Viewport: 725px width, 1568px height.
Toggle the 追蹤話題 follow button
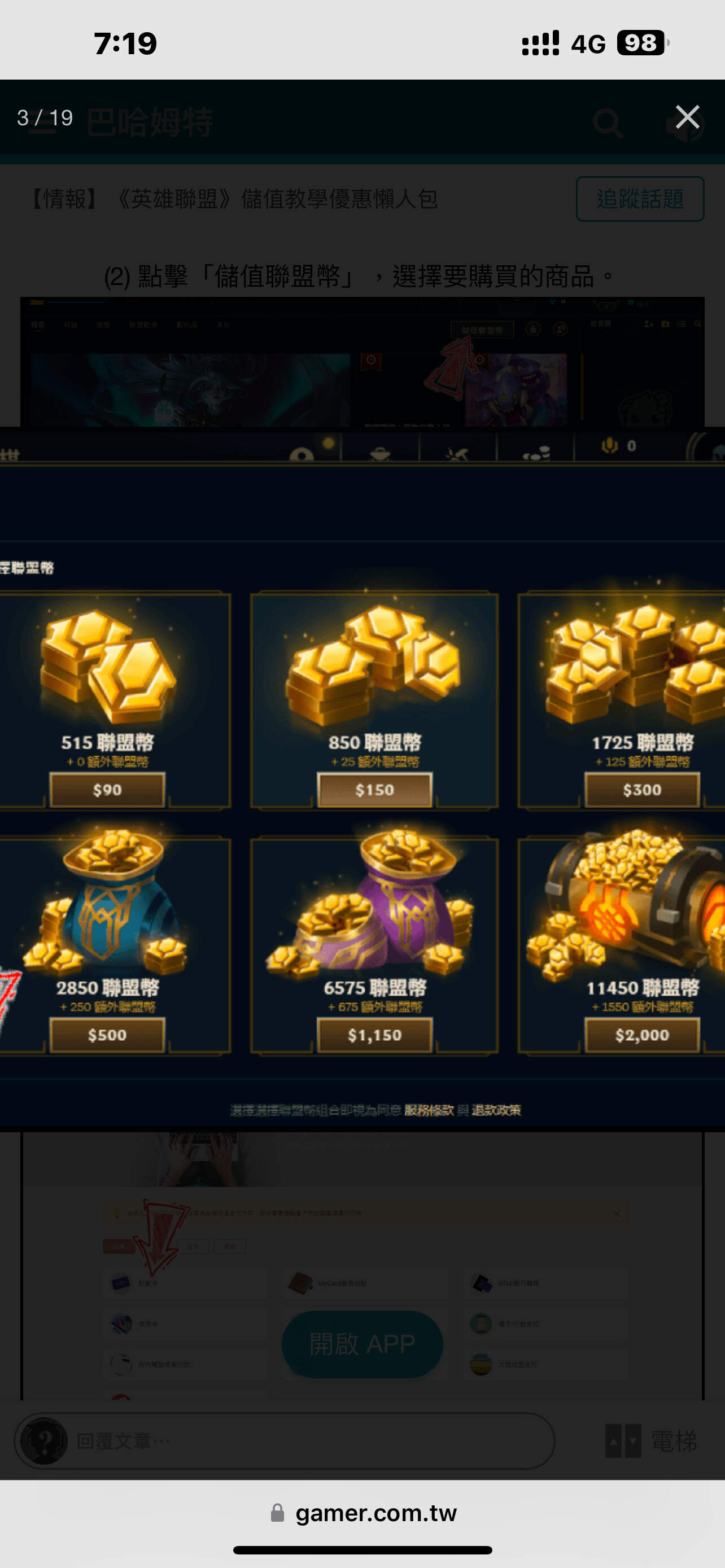[x=640, y=199]
